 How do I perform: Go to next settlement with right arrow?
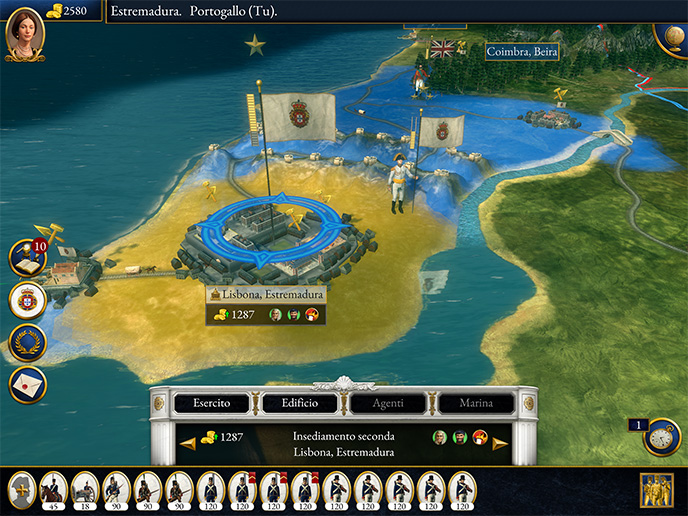(x=501, y=443)
